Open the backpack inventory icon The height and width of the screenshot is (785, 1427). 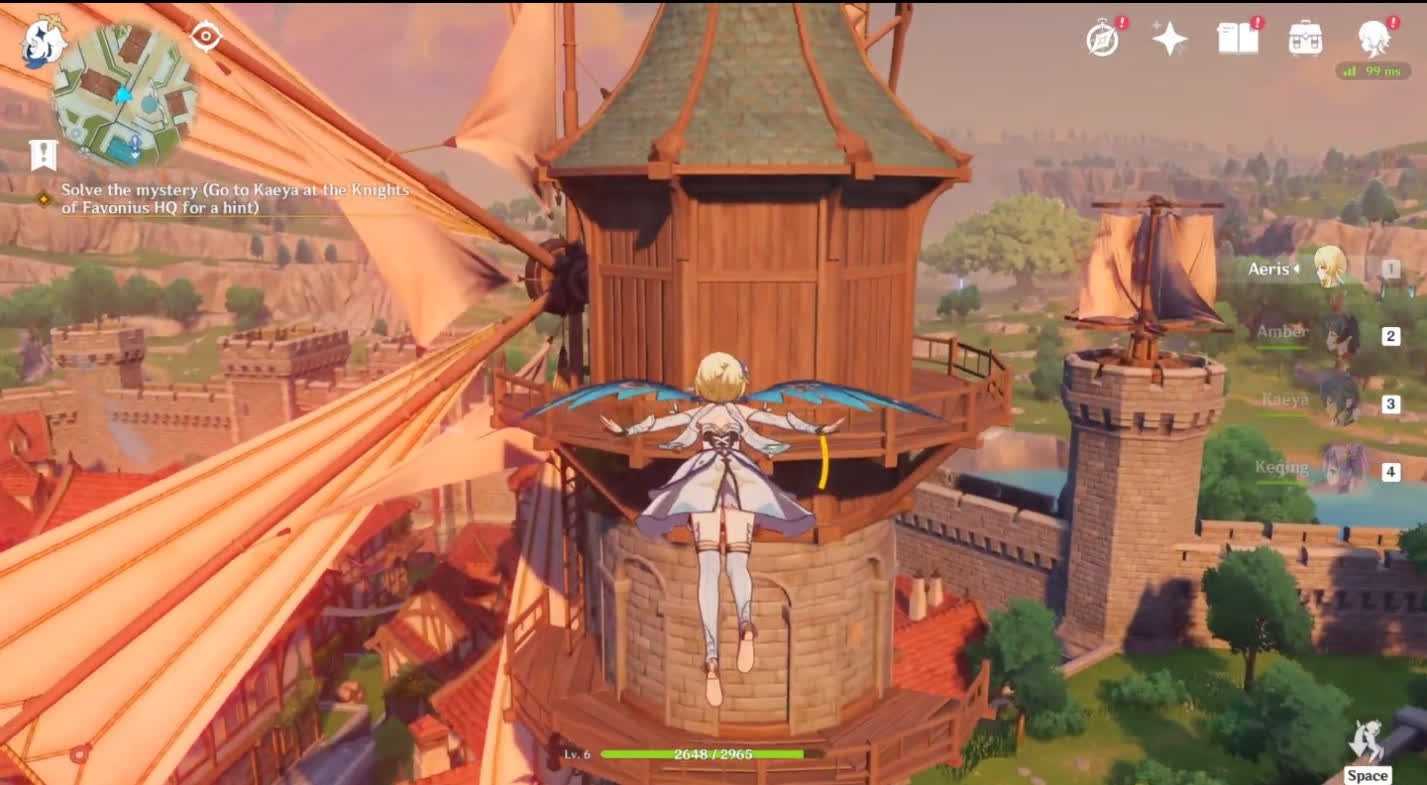point(1305,38)
